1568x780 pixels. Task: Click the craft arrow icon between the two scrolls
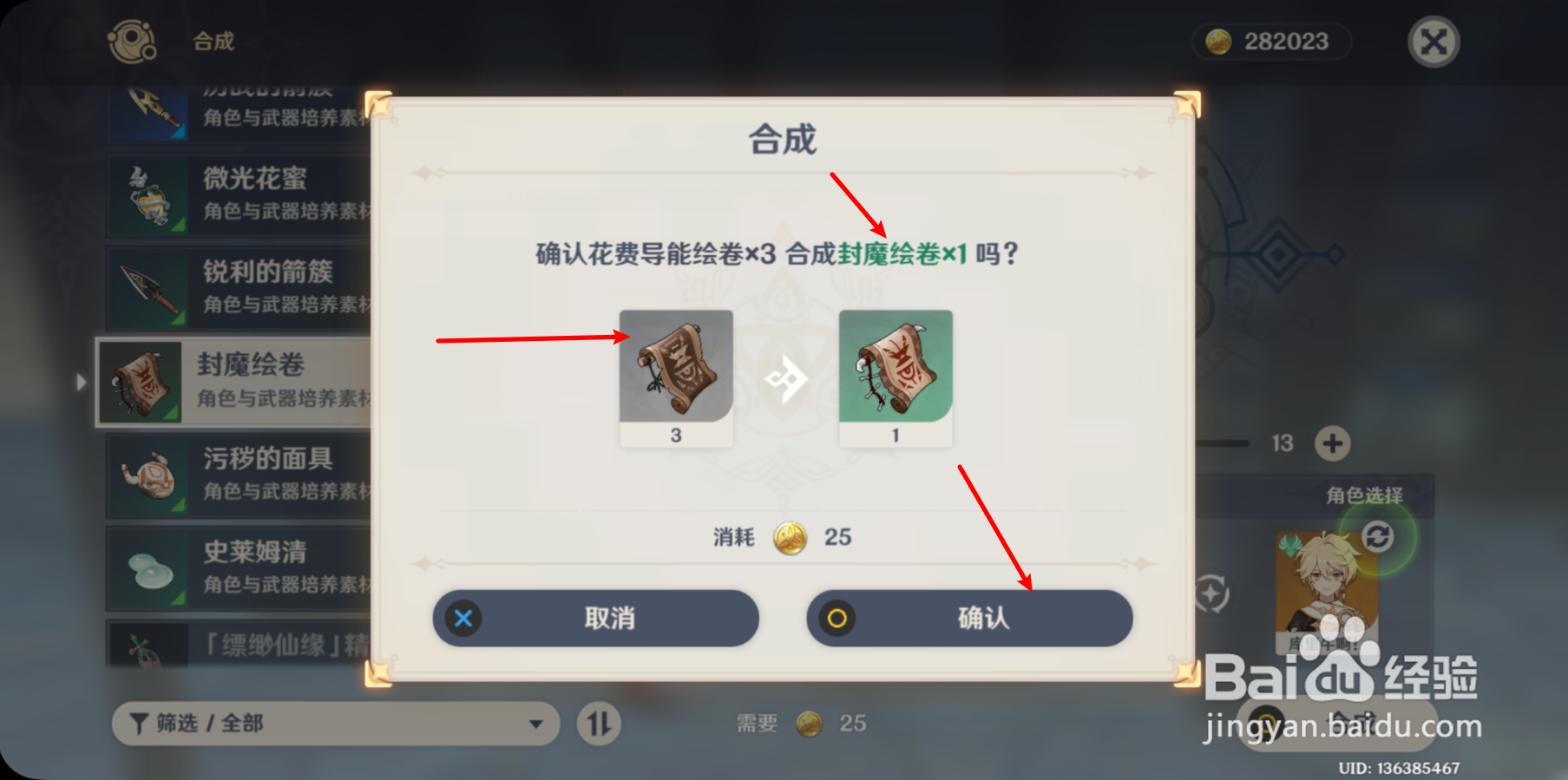pos(786,379)
